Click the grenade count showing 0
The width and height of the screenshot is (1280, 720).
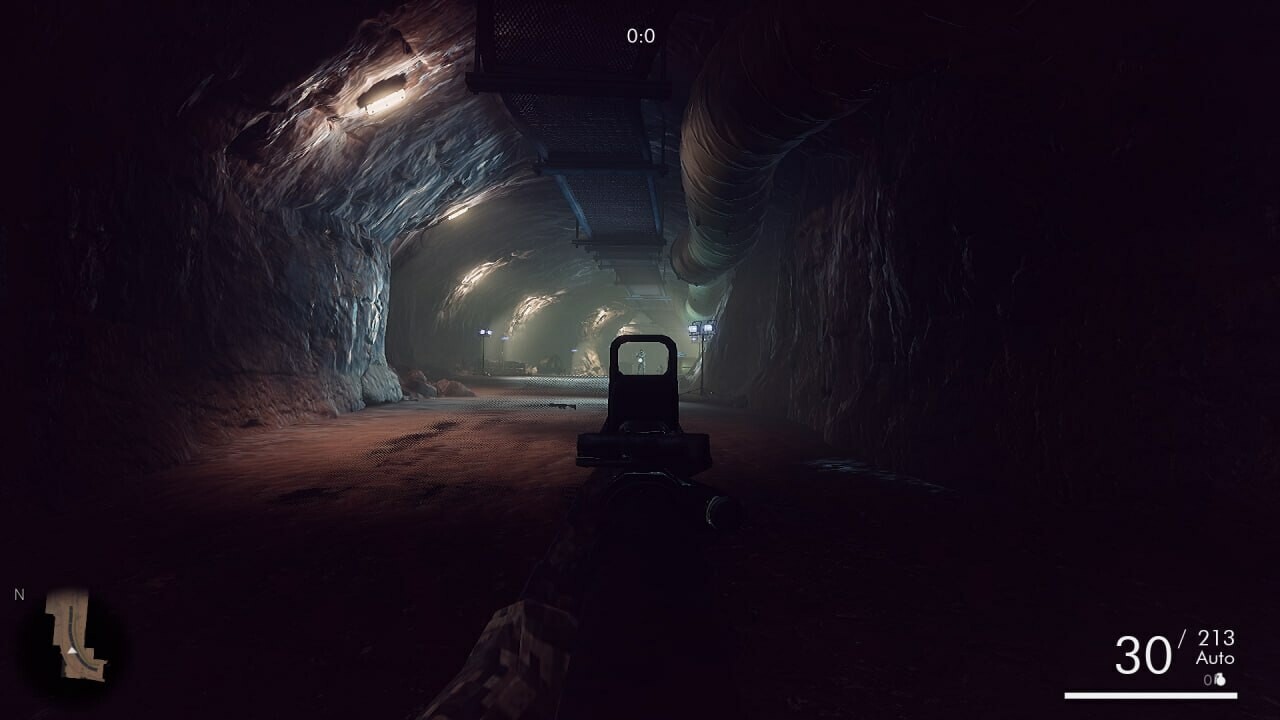point(1208,679)
